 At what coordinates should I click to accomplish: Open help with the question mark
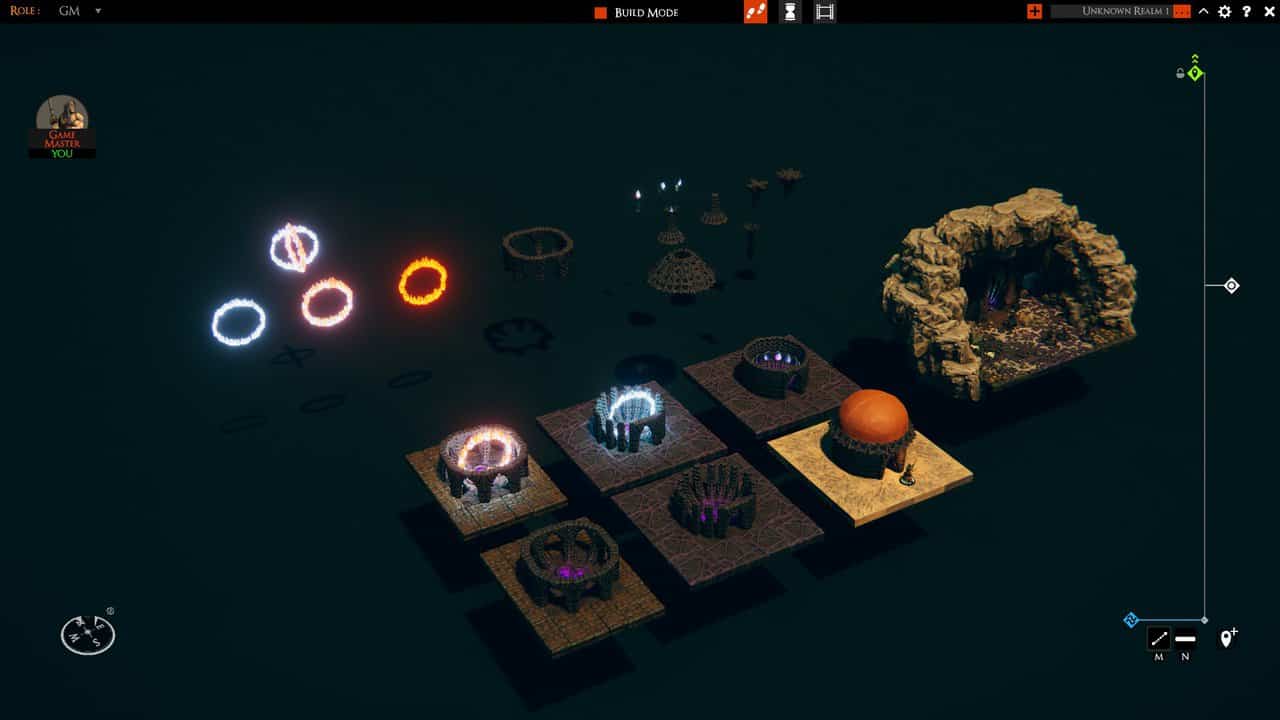point(1246,12)
